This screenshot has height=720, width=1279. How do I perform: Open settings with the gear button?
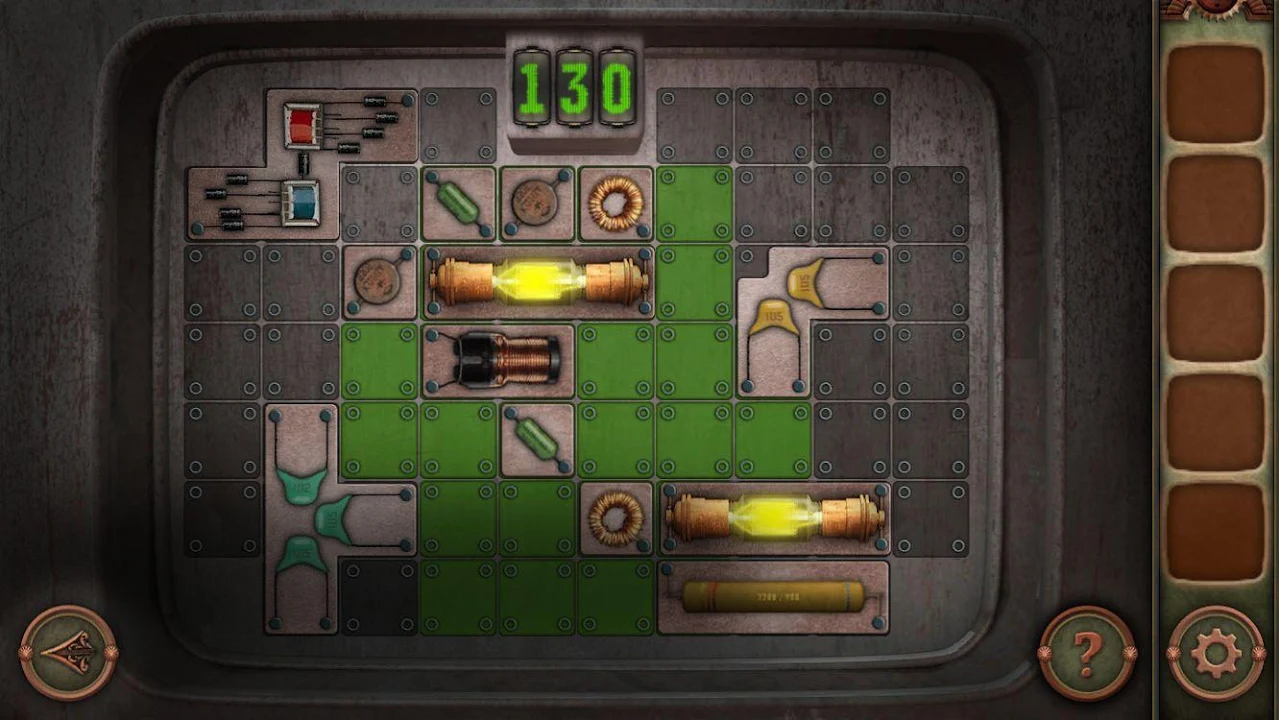[x=1215, y=654]
